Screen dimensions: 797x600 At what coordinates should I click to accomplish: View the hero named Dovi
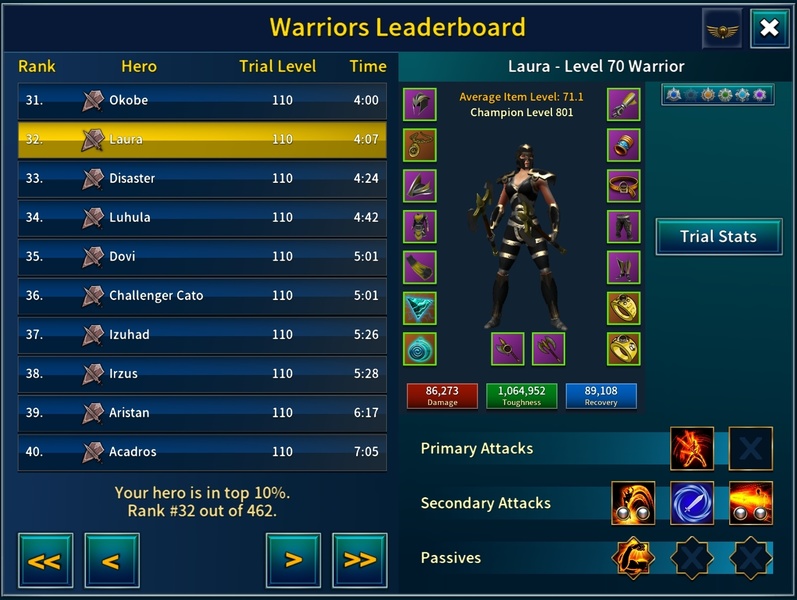tap(202, 256)
